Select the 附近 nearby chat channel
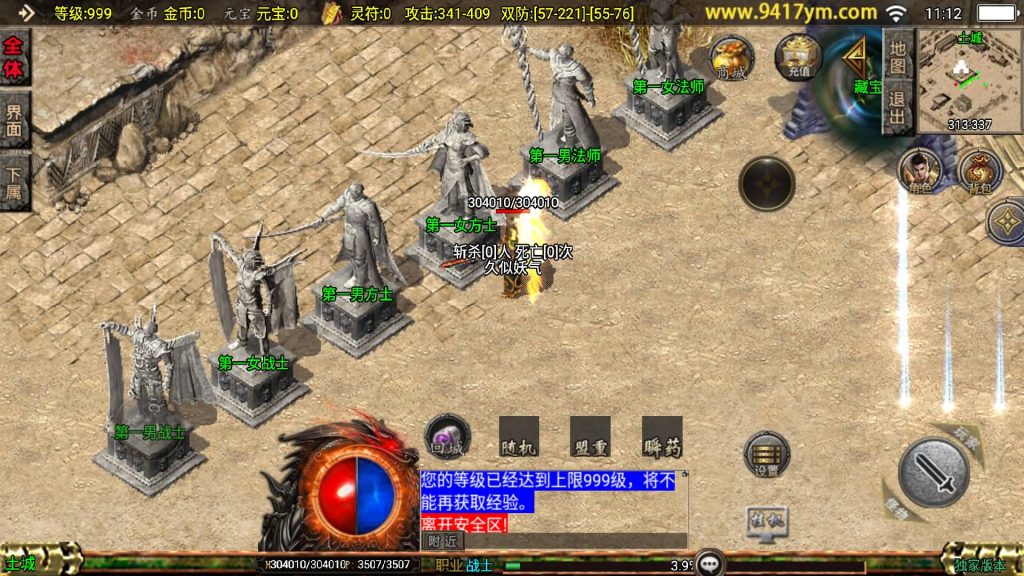The image size is (1024, 576). (x=443, y=541)
